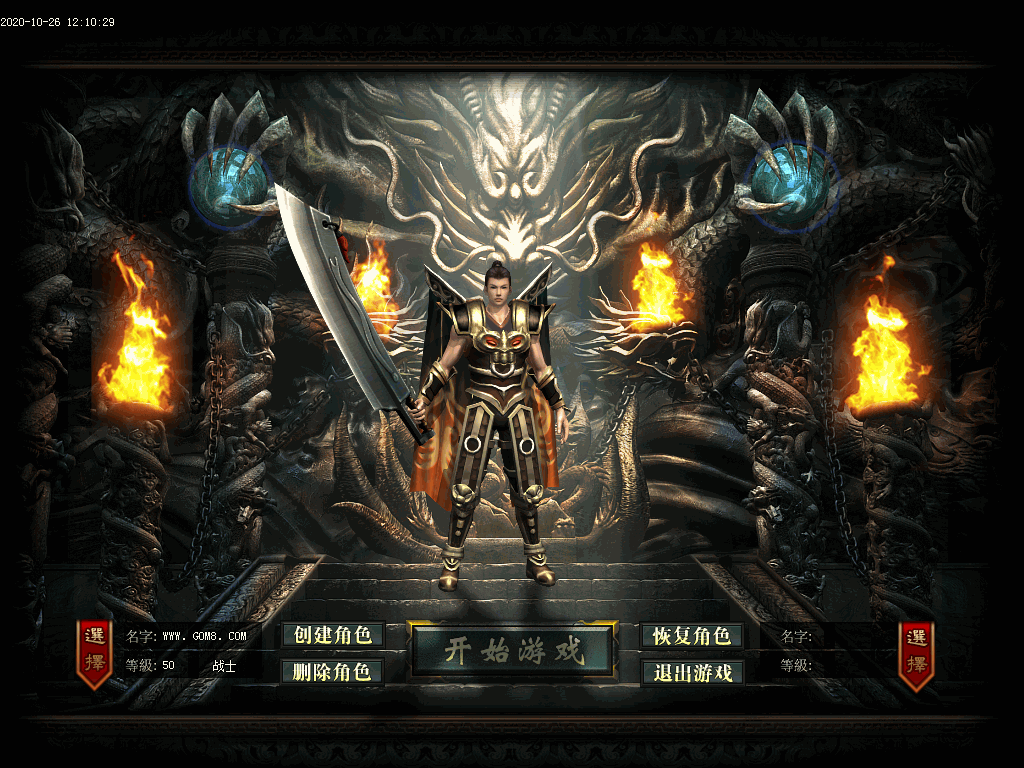Exit via the 退出游戏 button
The width and height of the screenshot is (1024, 768).
pos(692,672)
